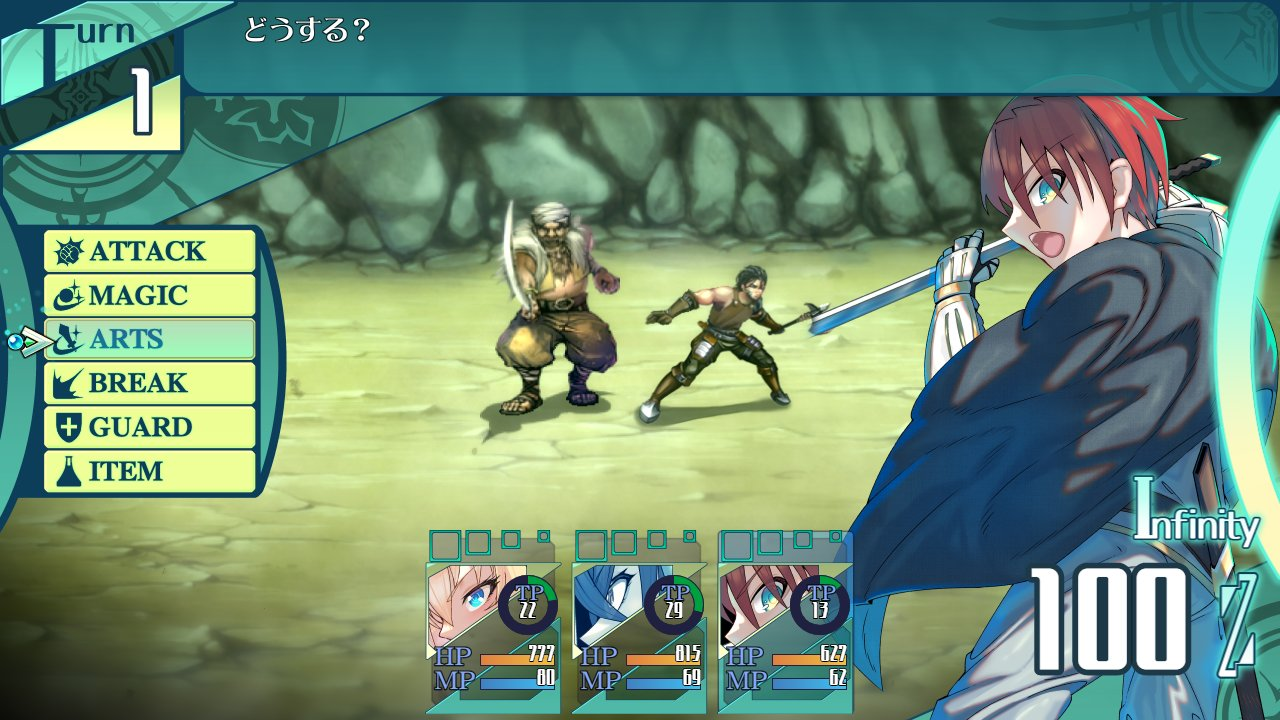The height and width of the screenshot is (720, 1280).
Task: Select the red-haired party member's status card
Action: tap(785, 630)
